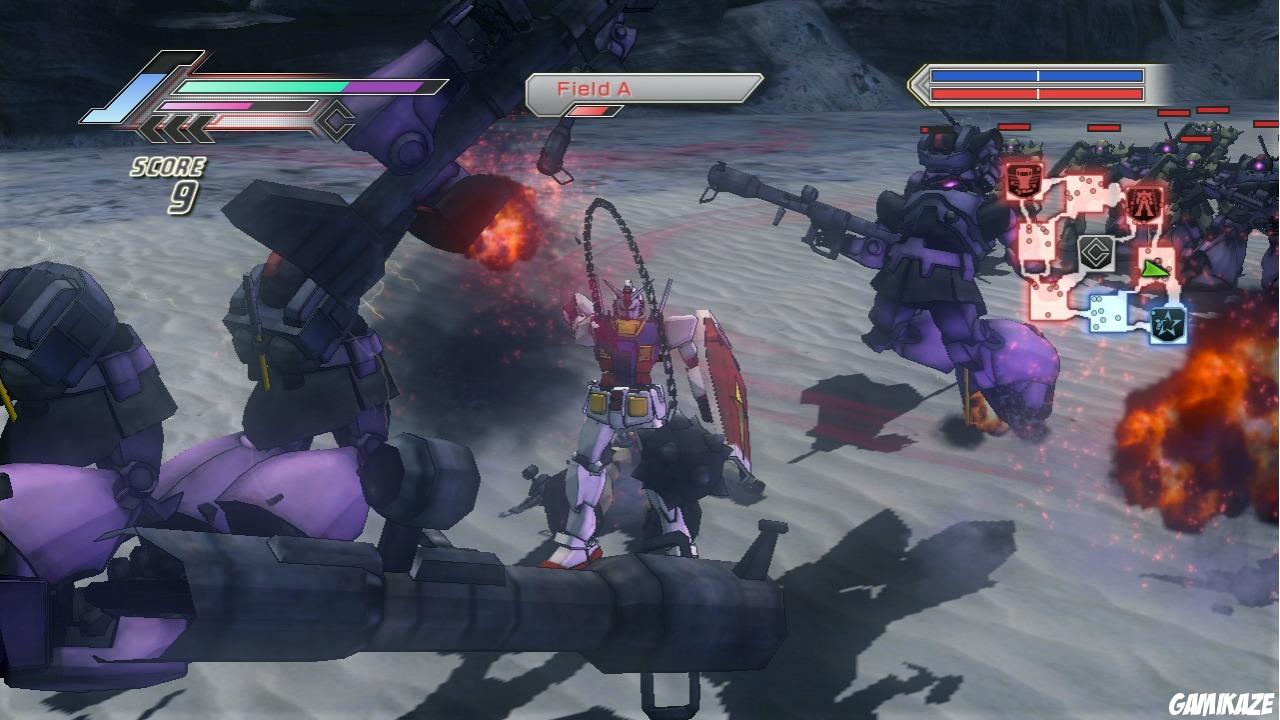
Task: Click the red Gundam emblem field on the minimap
Action: pos(1144,202)
